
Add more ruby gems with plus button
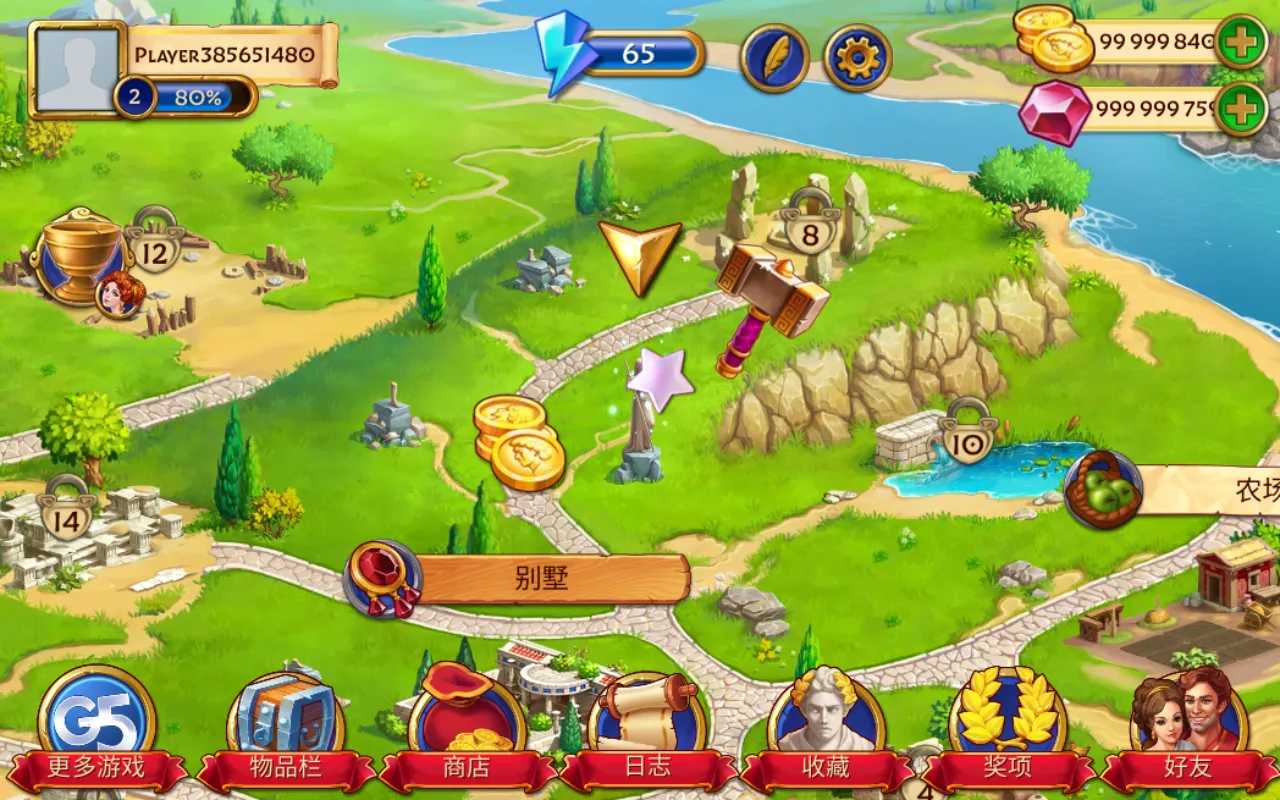1242,108
